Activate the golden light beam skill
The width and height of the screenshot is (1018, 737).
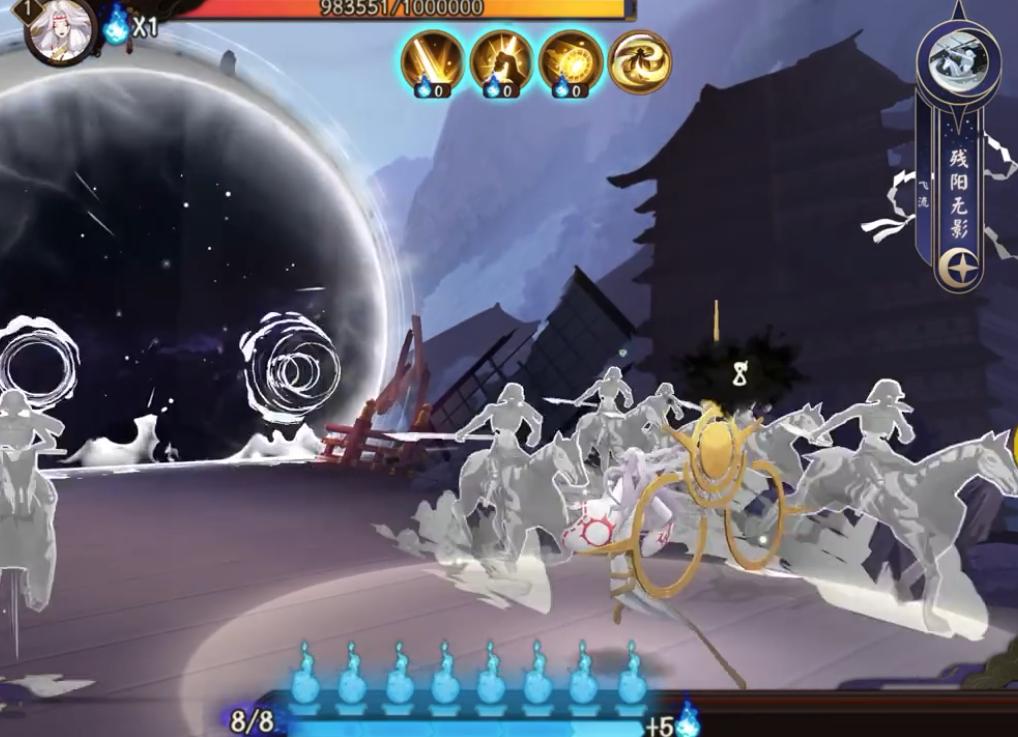(x=433, y=61)
